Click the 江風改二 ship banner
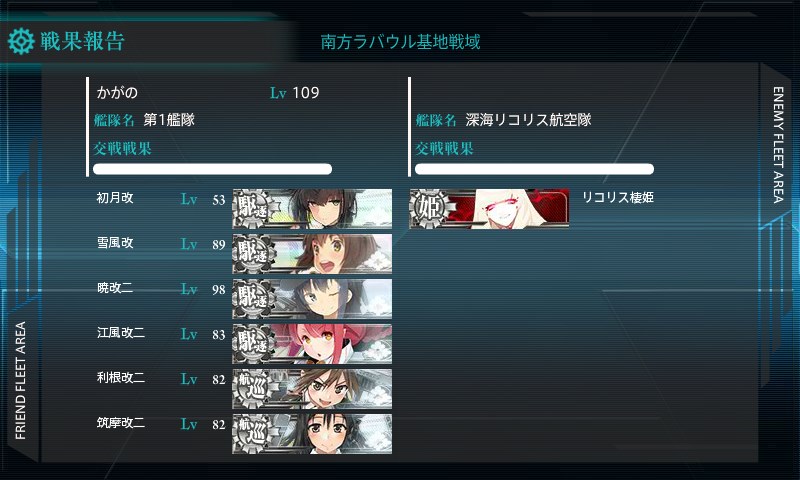 pos(312,344)
